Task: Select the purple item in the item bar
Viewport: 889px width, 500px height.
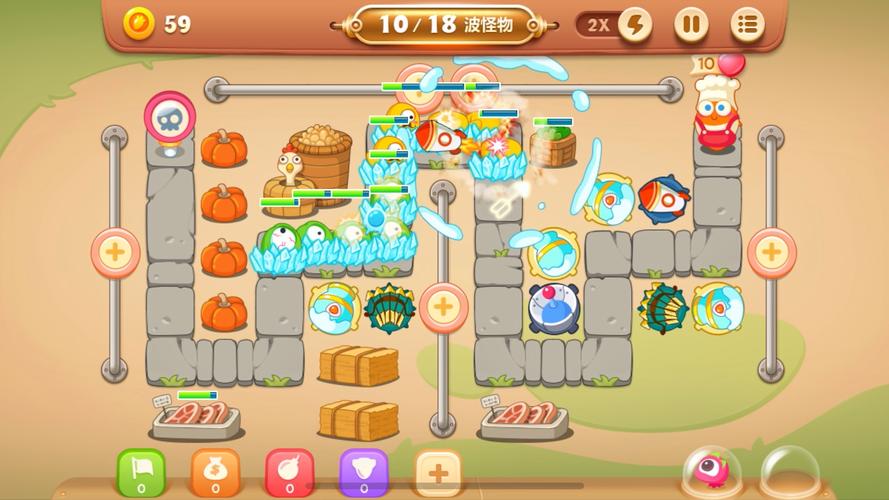Action: click(363, 471)
